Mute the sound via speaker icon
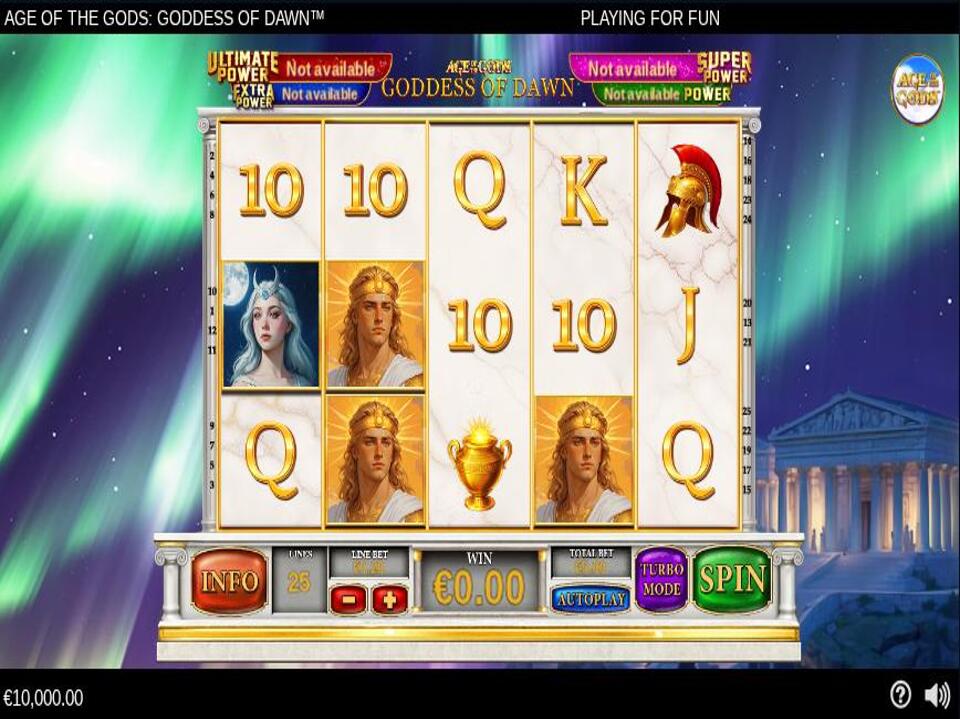The image size is (960, 719). [x=937, y=695]
